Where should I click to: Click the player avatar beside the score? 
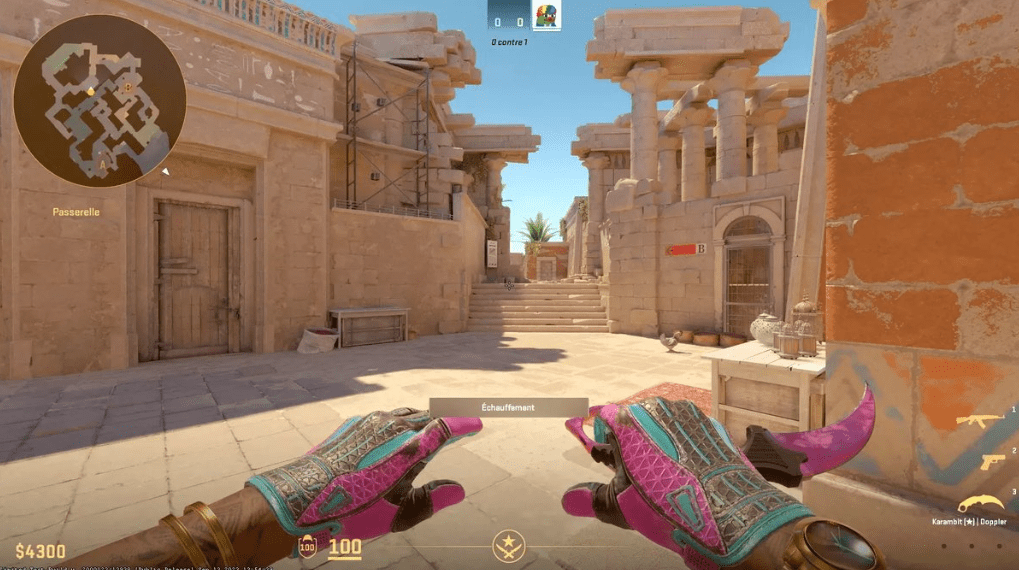(x=546, y=16)
